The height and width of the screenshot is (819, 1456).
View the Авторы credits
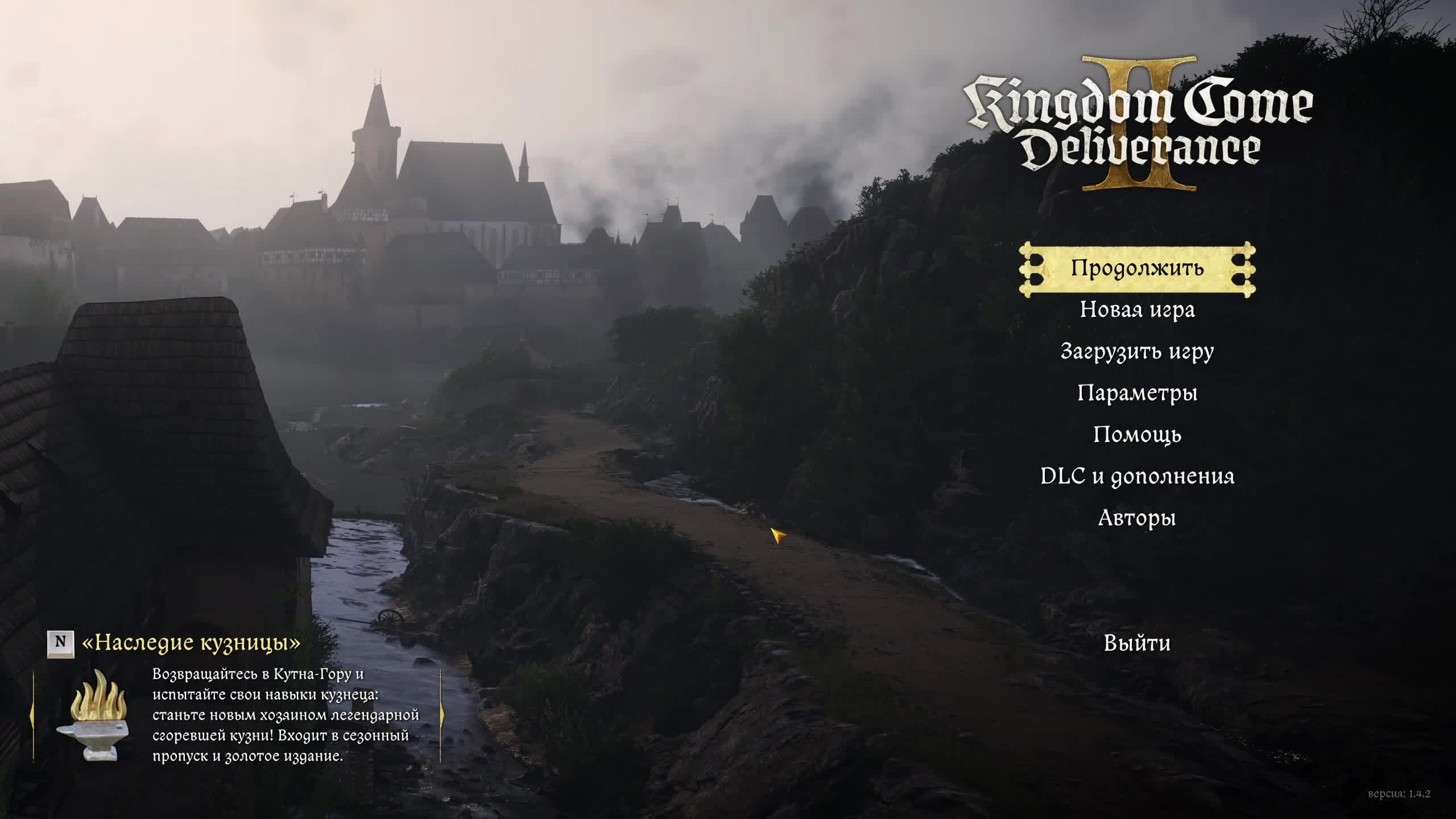(1137, 518)
